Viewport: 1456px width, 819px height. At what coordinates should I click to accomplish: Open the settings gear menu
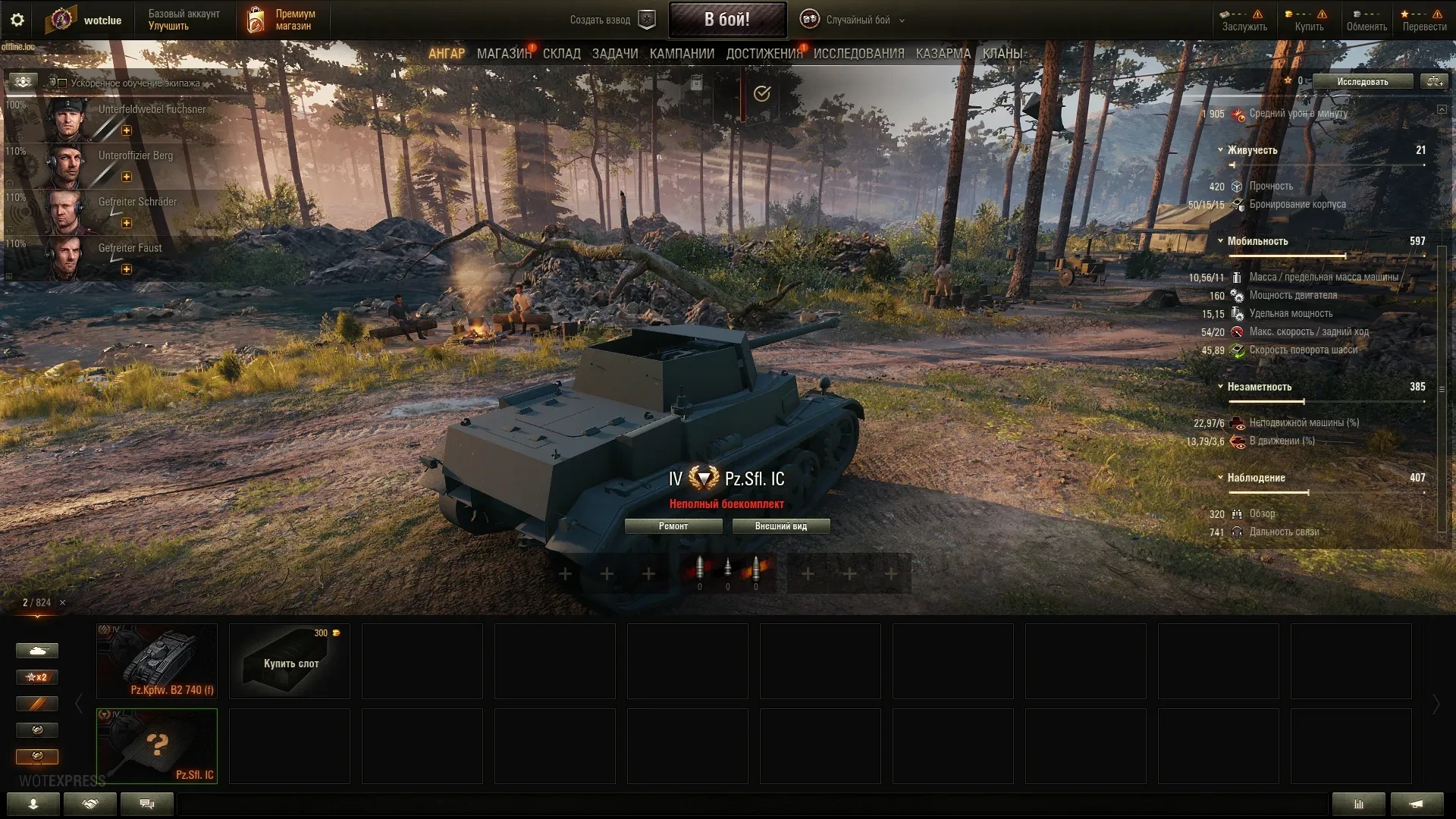[17, 20]
